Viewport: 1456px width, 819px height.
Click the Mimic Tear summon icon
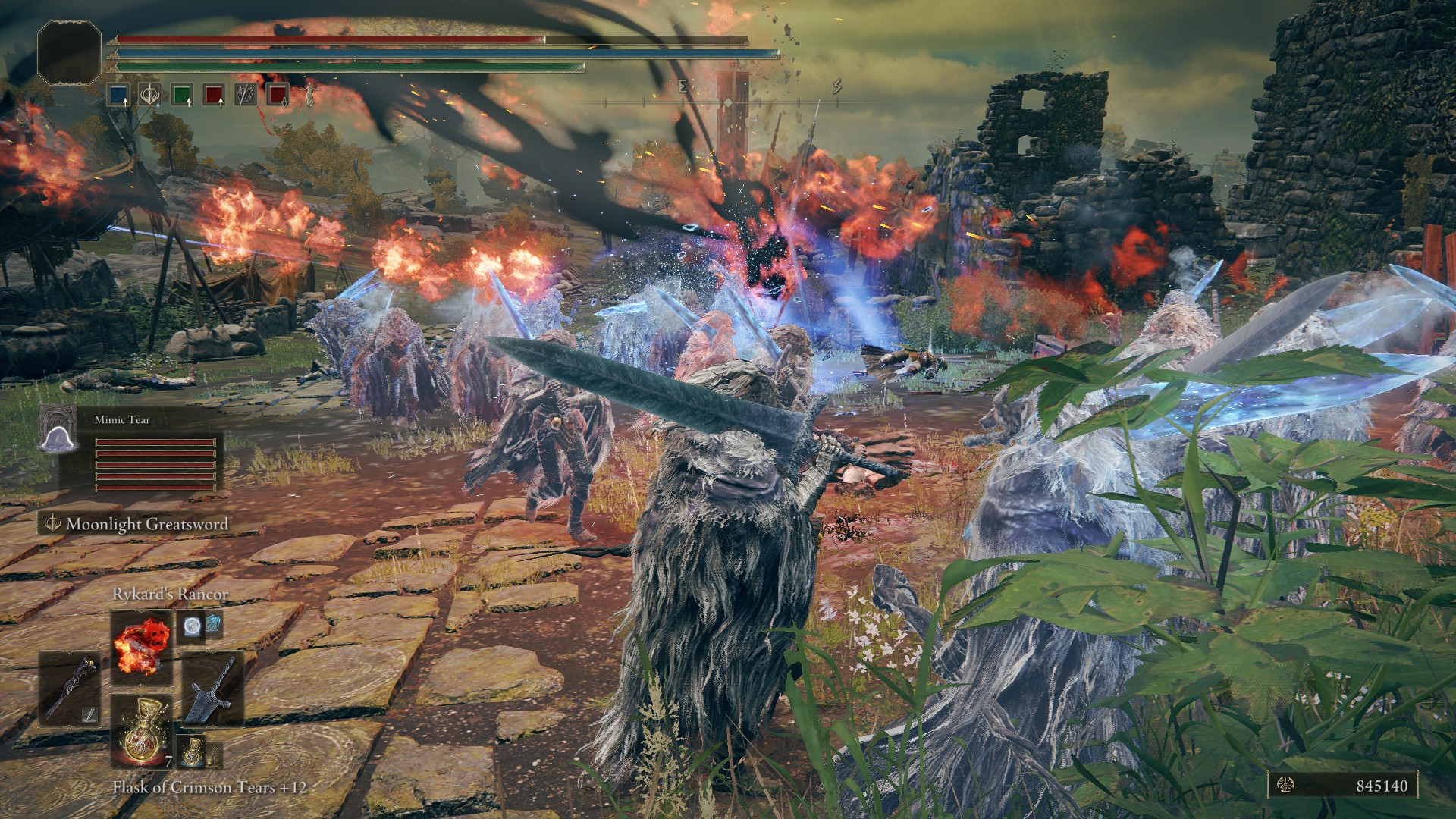[58, 428]
